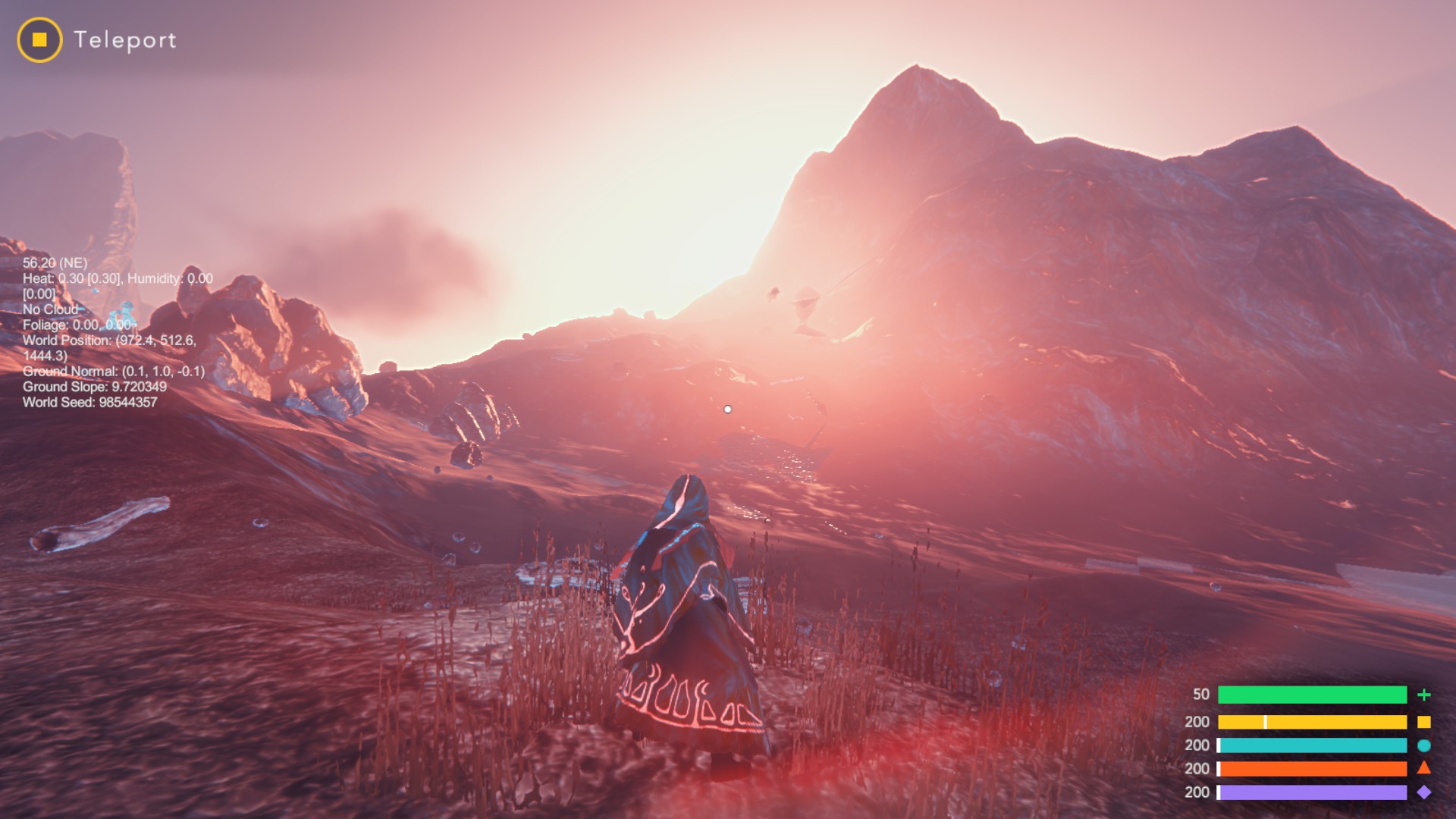This screenshot has height=819, width=1456.
Task: Click the World Position readout line
Action: 108,341
